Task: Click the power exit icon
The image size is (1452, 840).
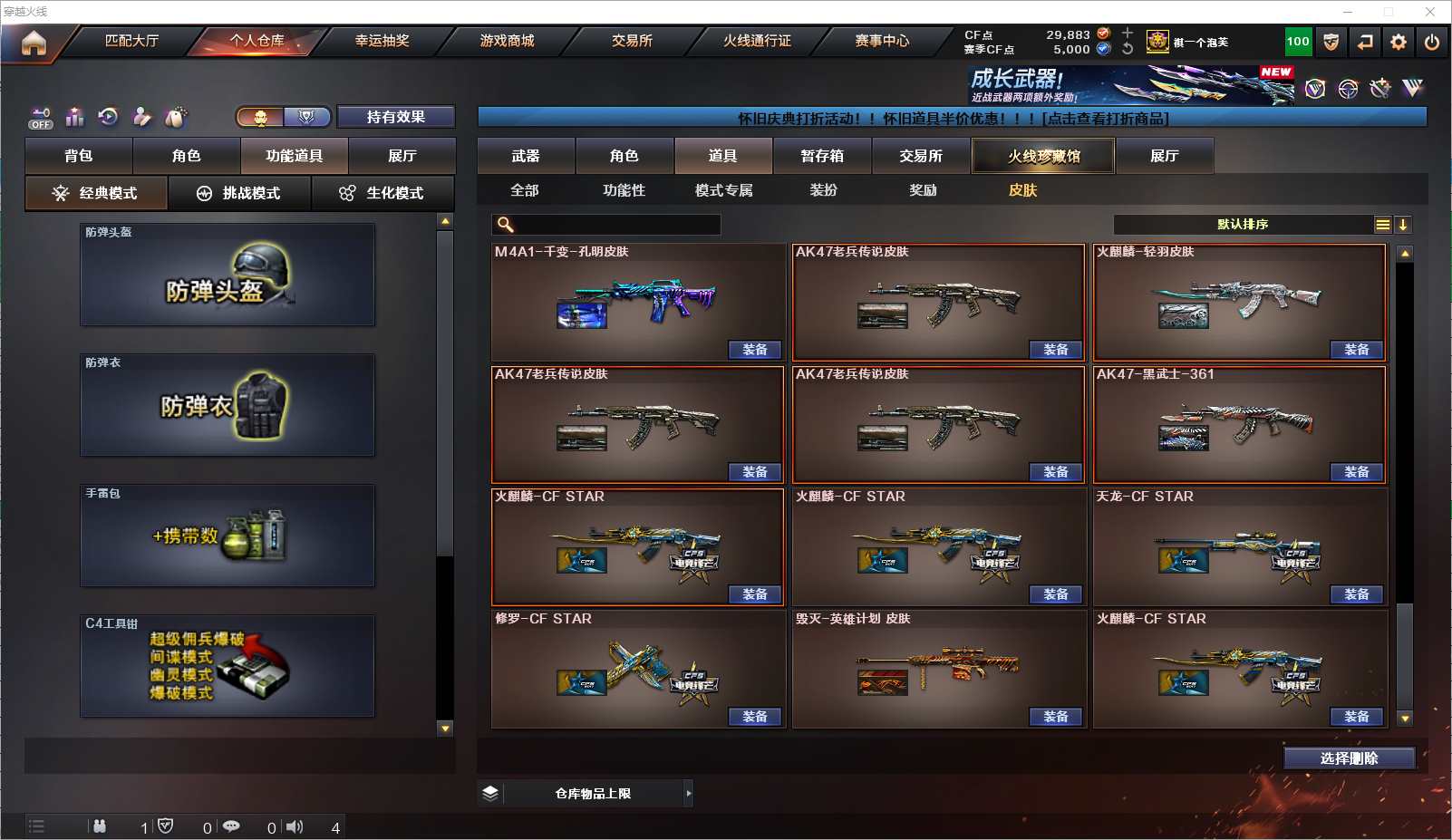Action: click(x=1432, y=42)
